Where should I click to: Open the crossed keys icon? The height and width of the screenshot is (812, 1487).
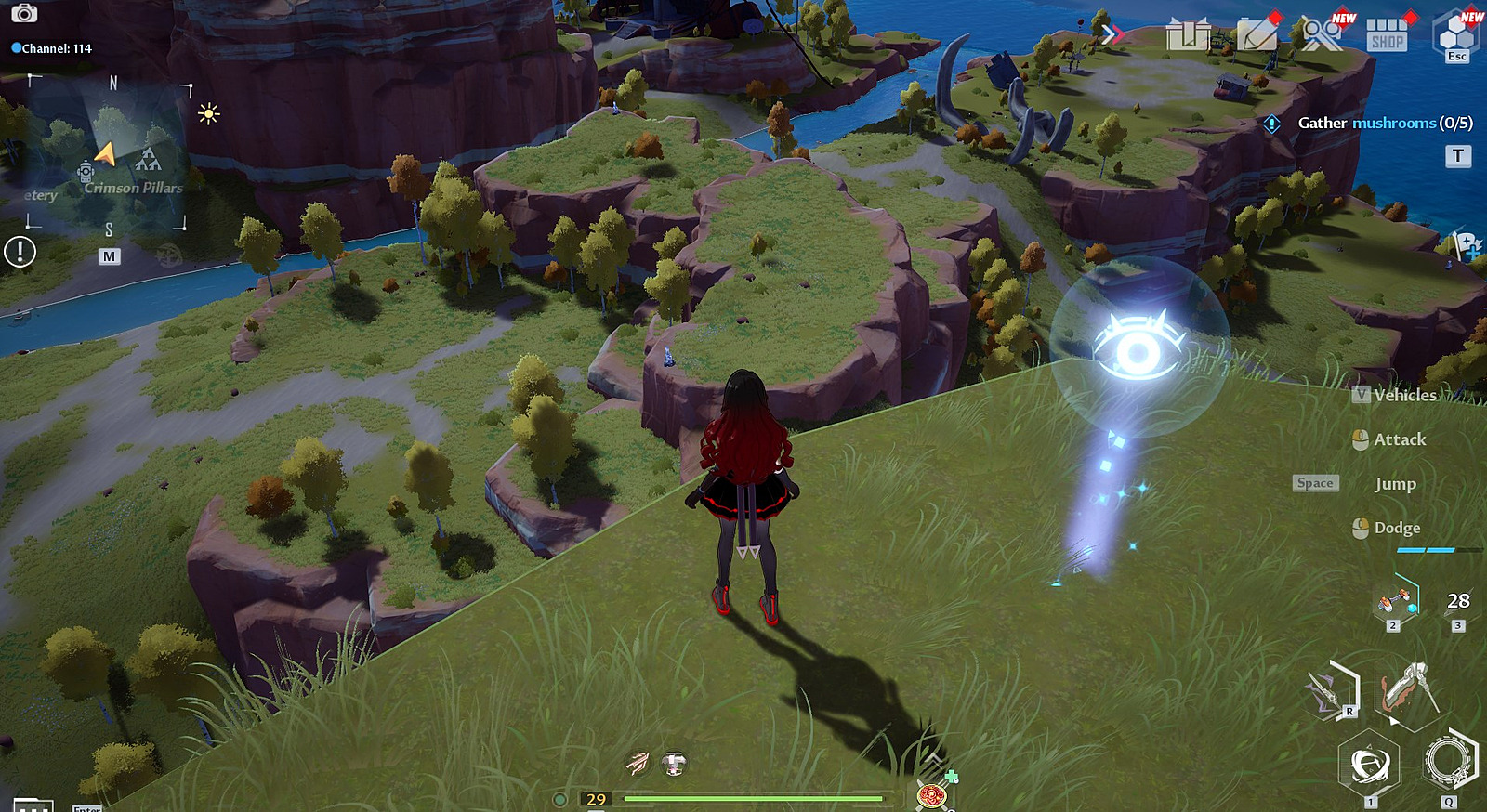pyautogui.click(x=1321, y=34)
